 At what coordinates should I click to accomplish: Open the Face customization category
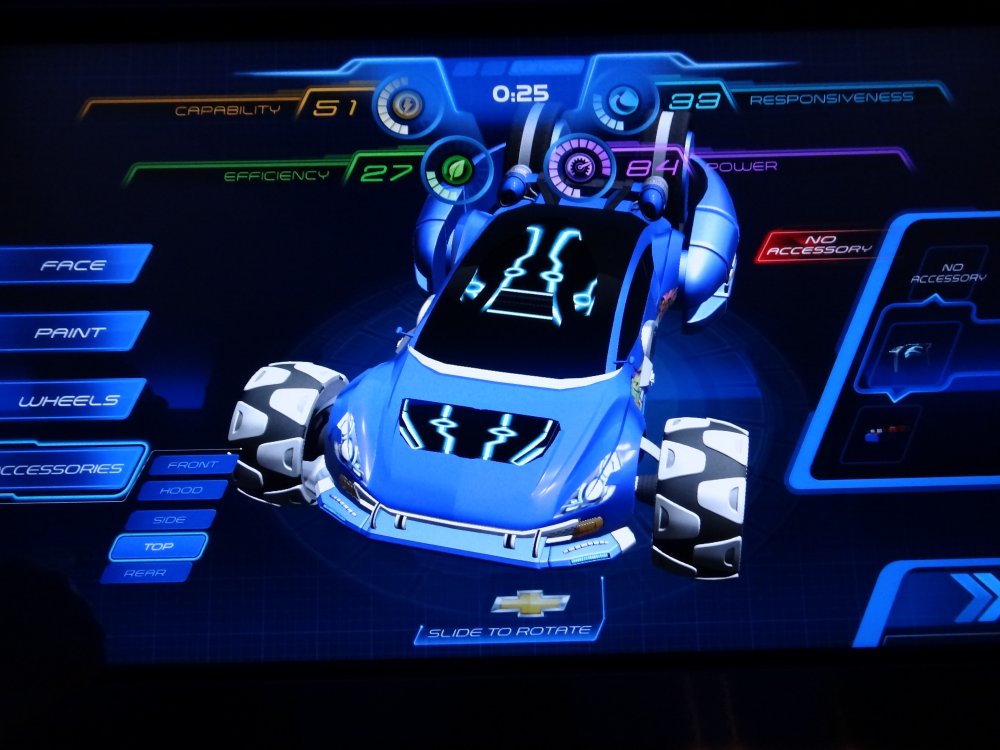(x=73, y=266)
